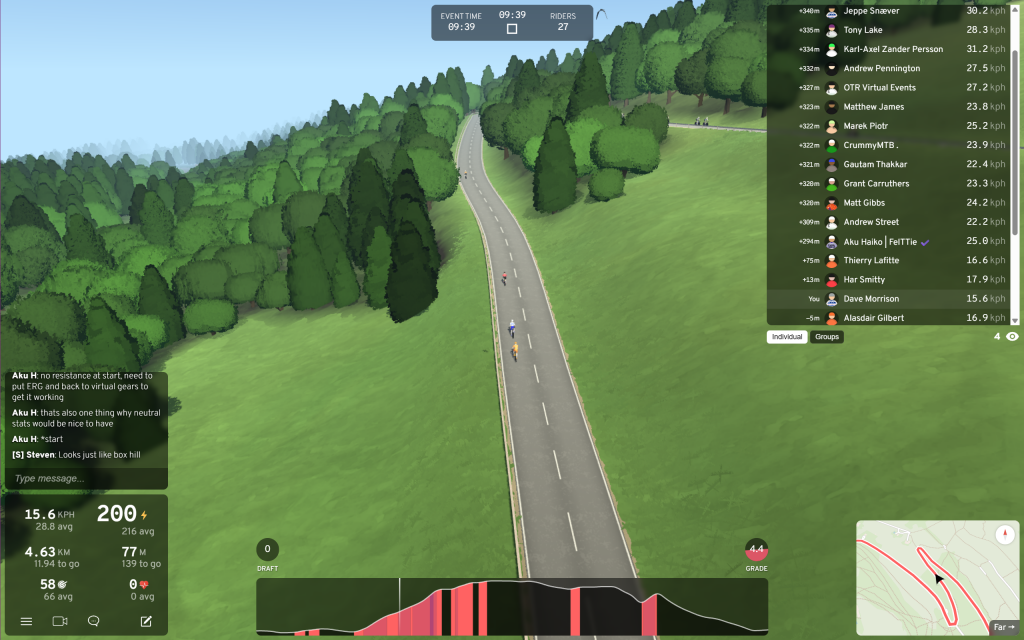Click the rider list scrollbar down arrow
Viewport: 1024px width, 640px height.
1015,320
